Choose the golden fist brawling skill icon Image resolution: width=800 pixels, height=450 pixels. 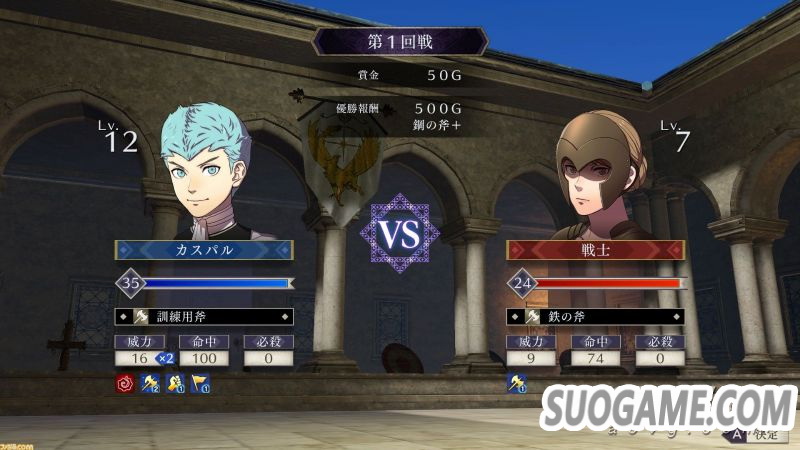pos(177,381)
